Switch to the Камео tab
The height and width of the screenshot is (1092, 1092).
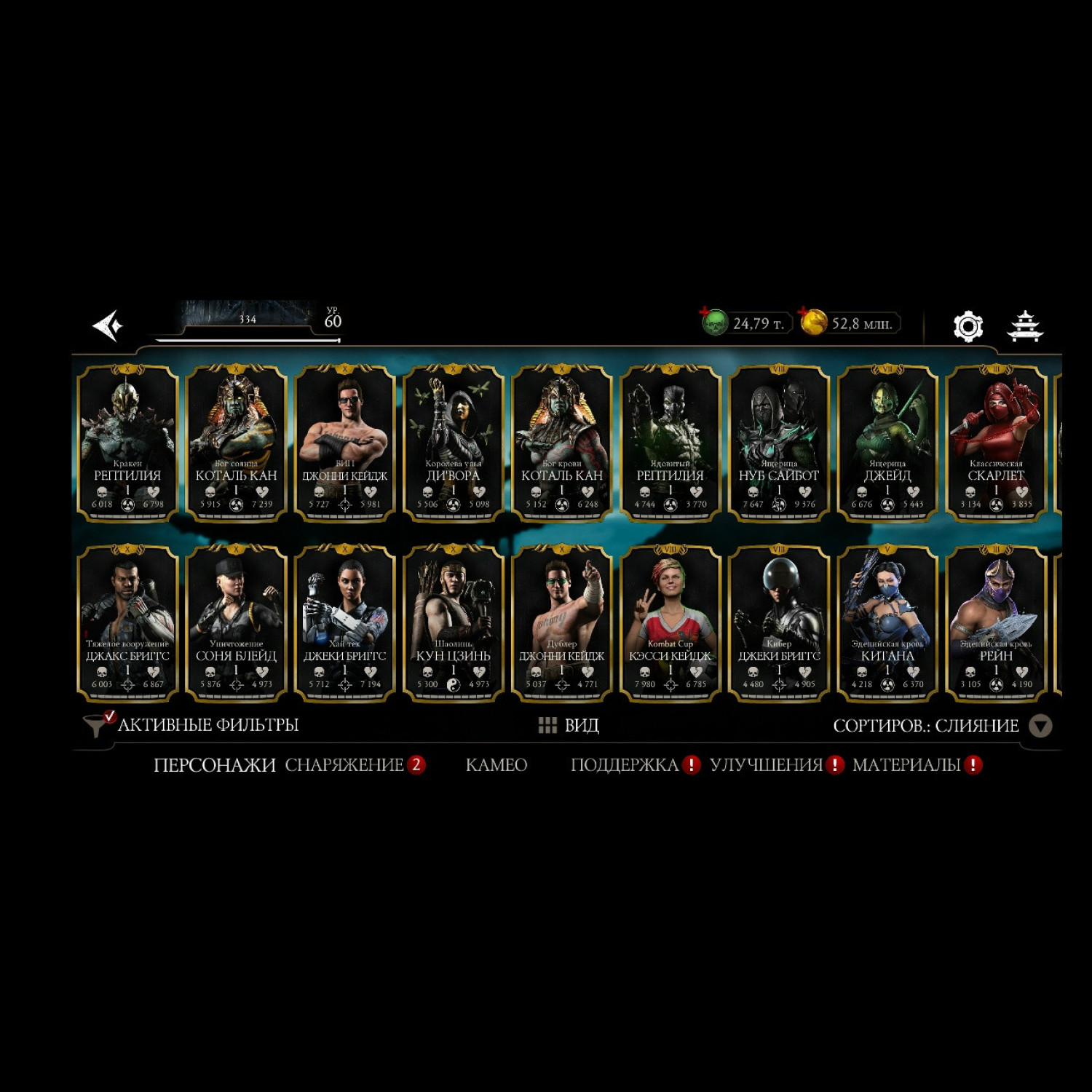[496, 765]
